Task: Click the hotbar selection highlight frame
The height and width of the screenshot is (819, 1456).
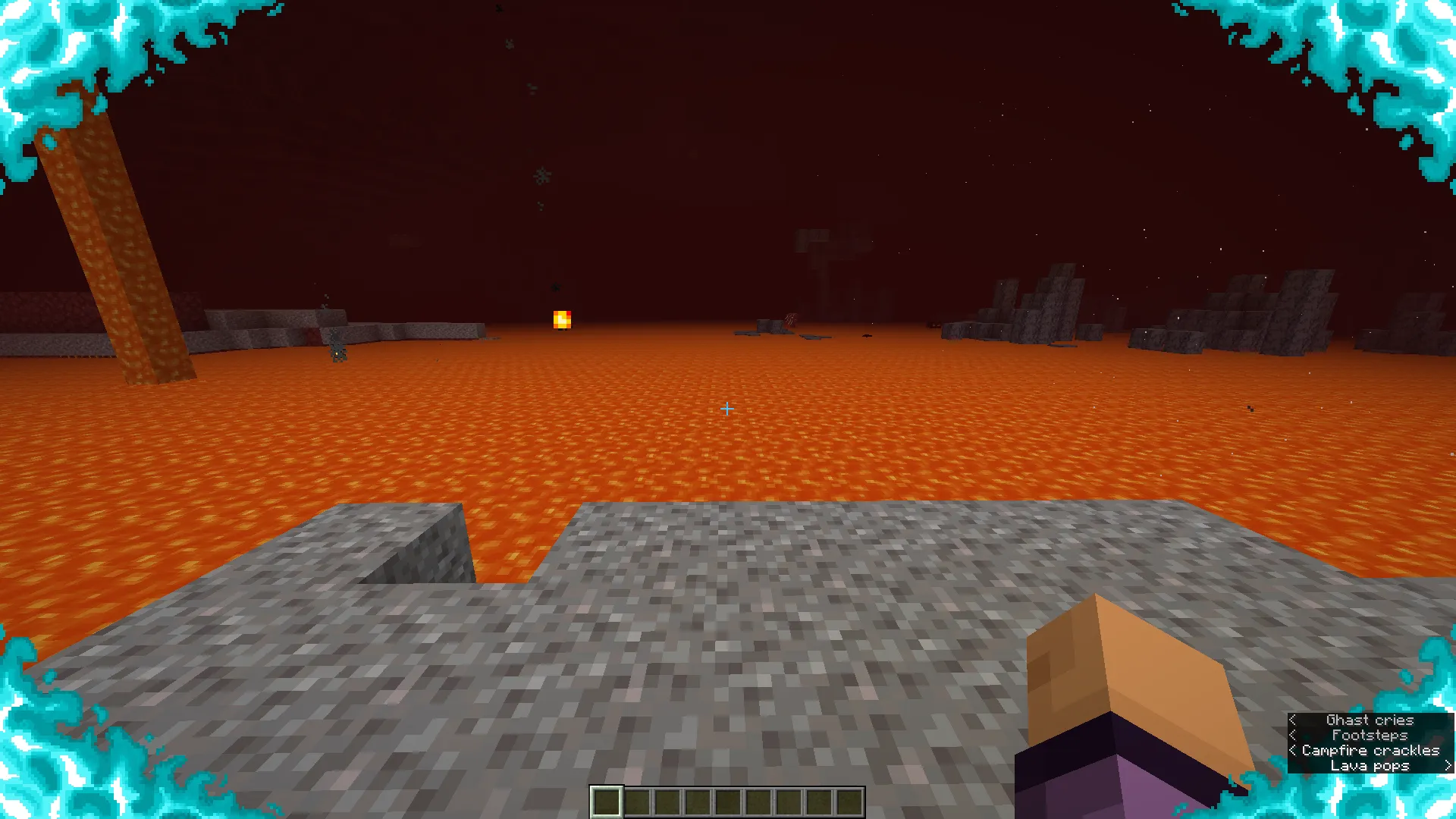Action: pyautogui.click(x=607, y=802)
